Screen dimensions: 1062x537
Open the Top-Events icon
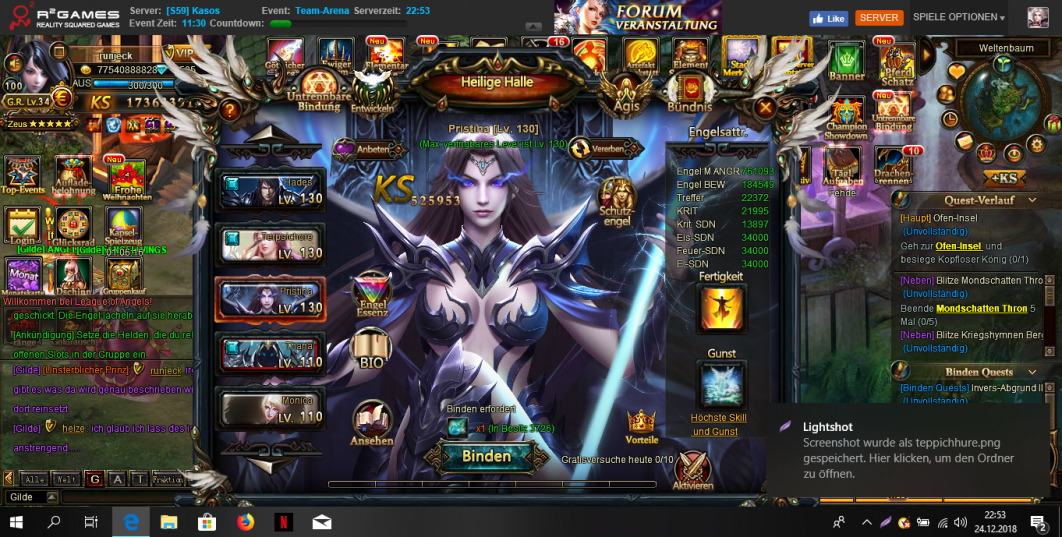tap(22, 175)
